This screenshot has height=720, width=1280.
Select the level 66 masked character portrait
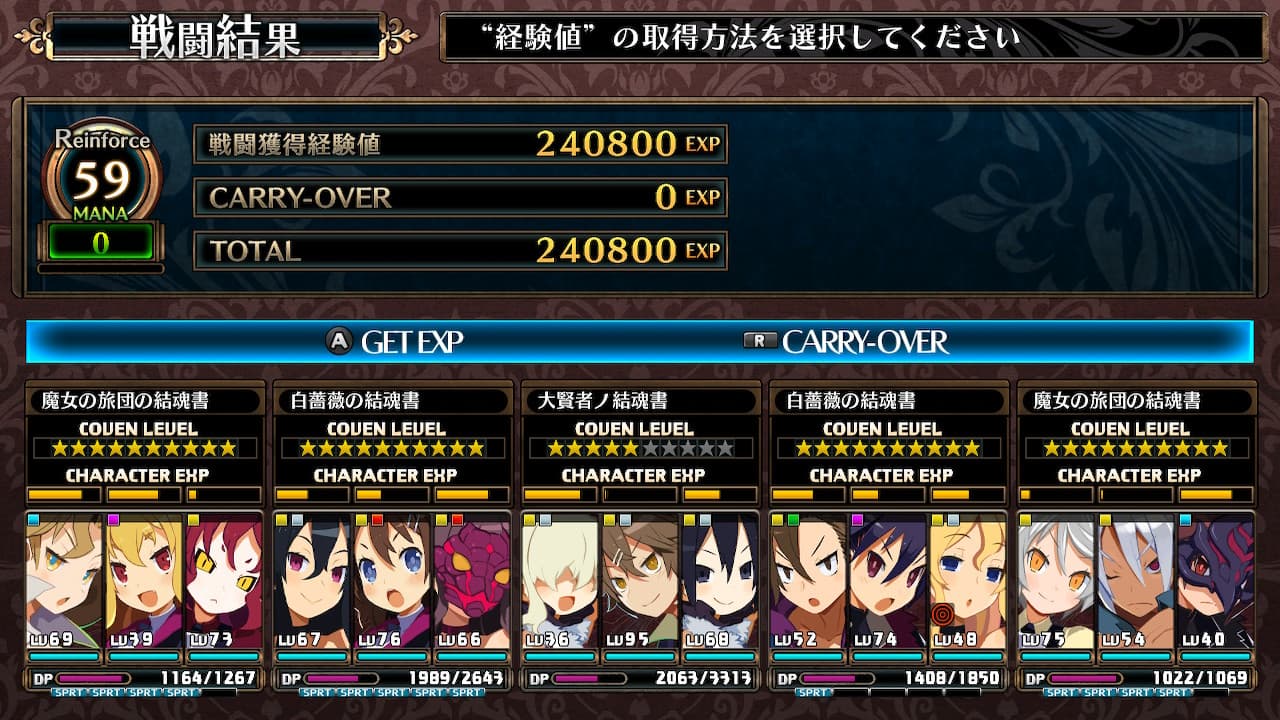pos(471,580)
